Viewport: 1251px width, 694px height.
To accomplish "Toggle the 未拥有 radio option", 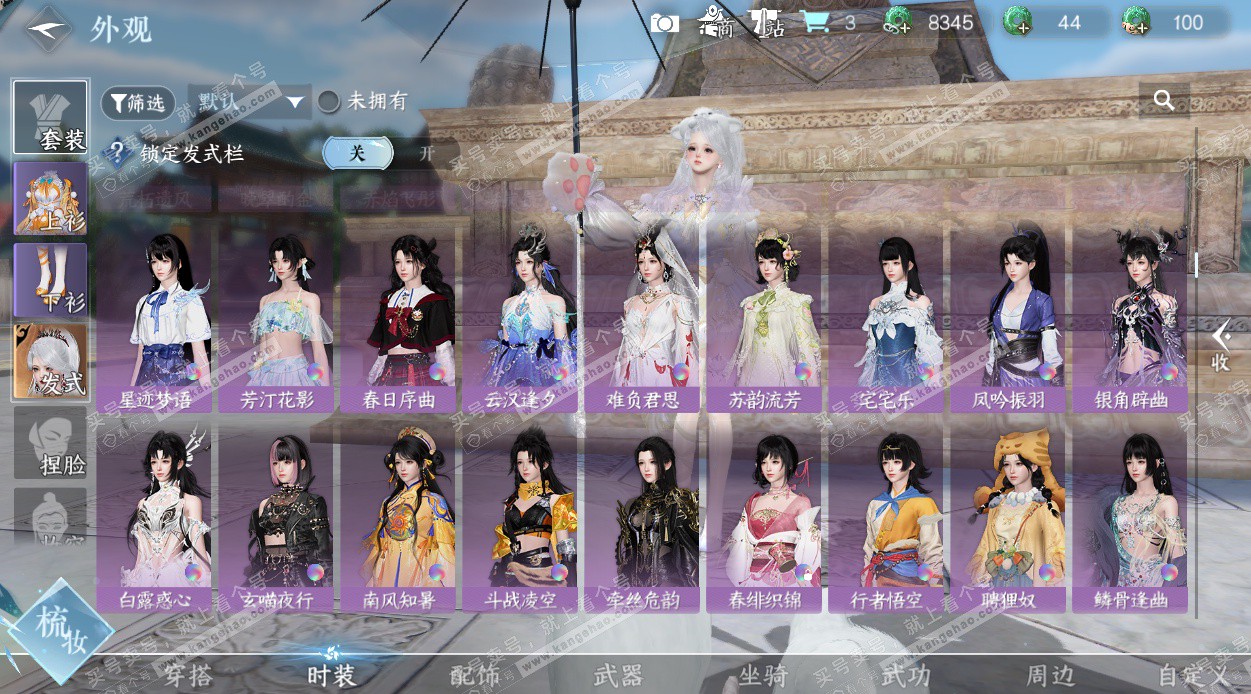I will coord(329,102).
